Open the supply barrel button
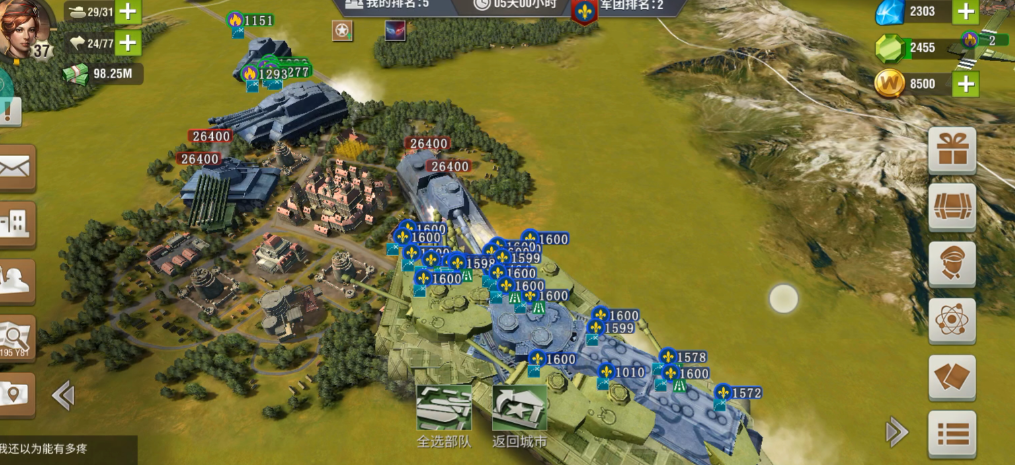The height and width of the screenshot is (465, 1015). pos(952,207)
